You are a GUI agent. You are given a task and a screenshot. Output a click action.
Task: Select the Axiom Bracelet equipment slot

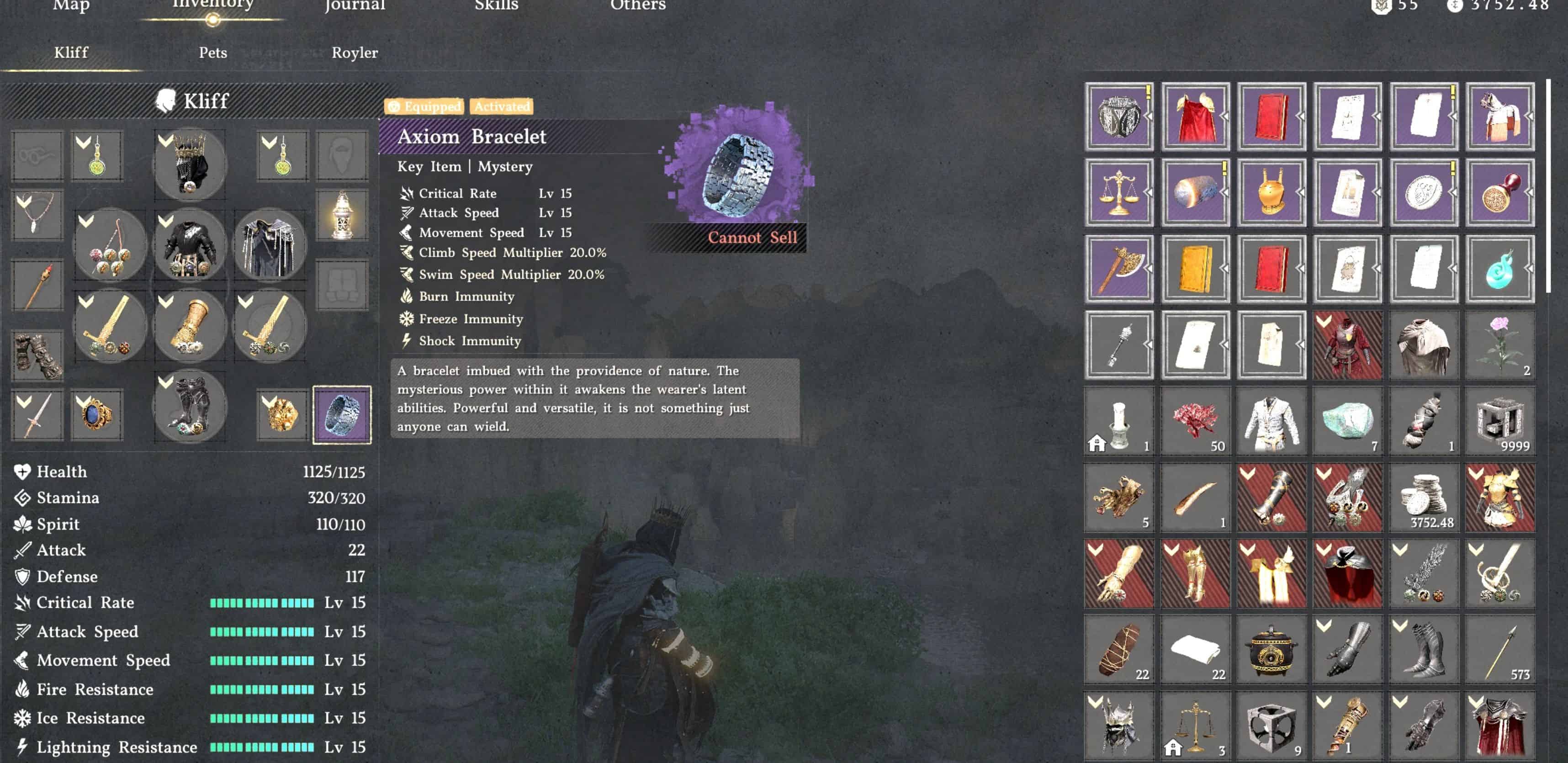(x=342, y=414)
